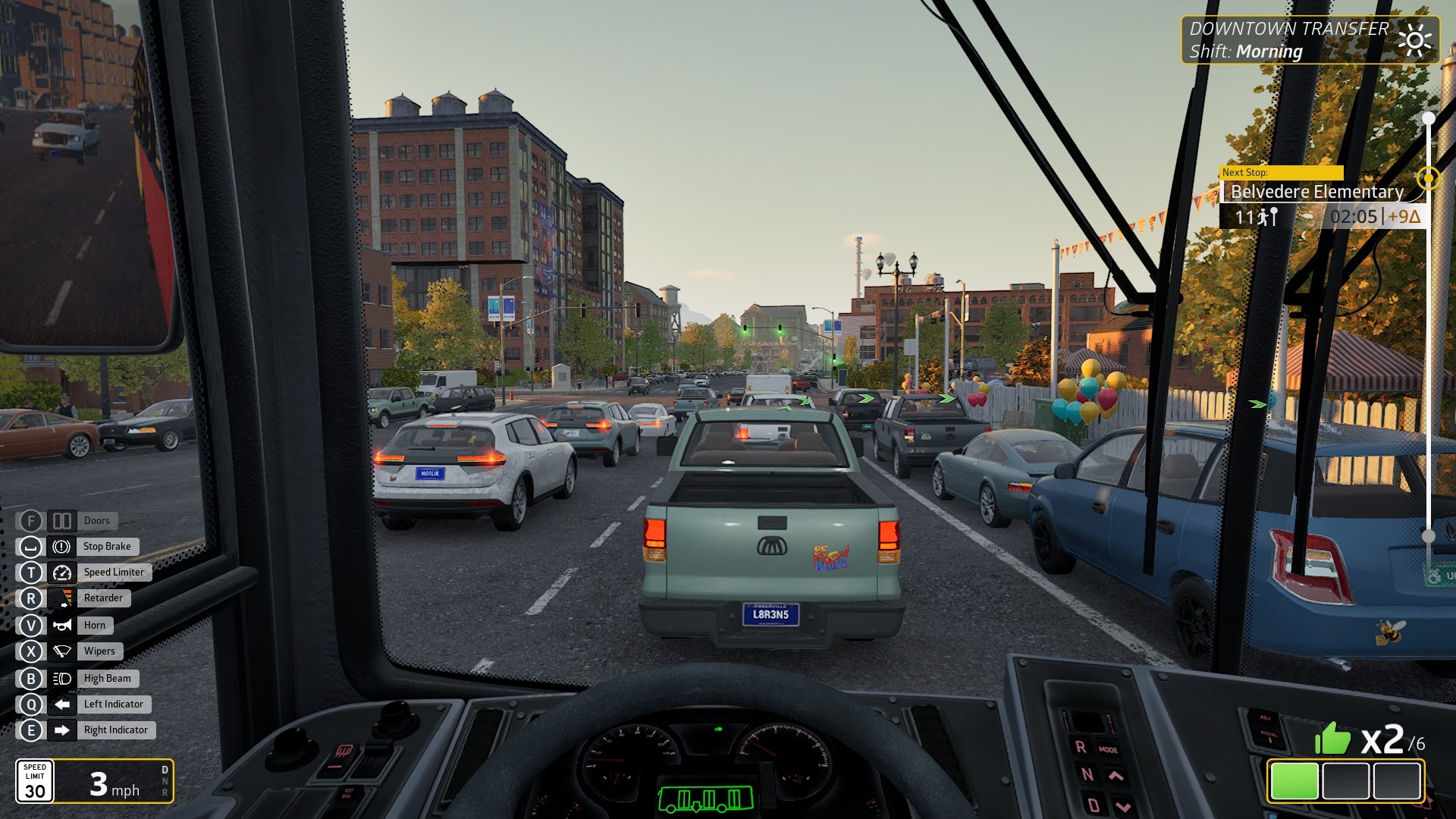This screenshot has width=1456, height=819.
Task: Toggle the Doors control
Action: (62, 521)
